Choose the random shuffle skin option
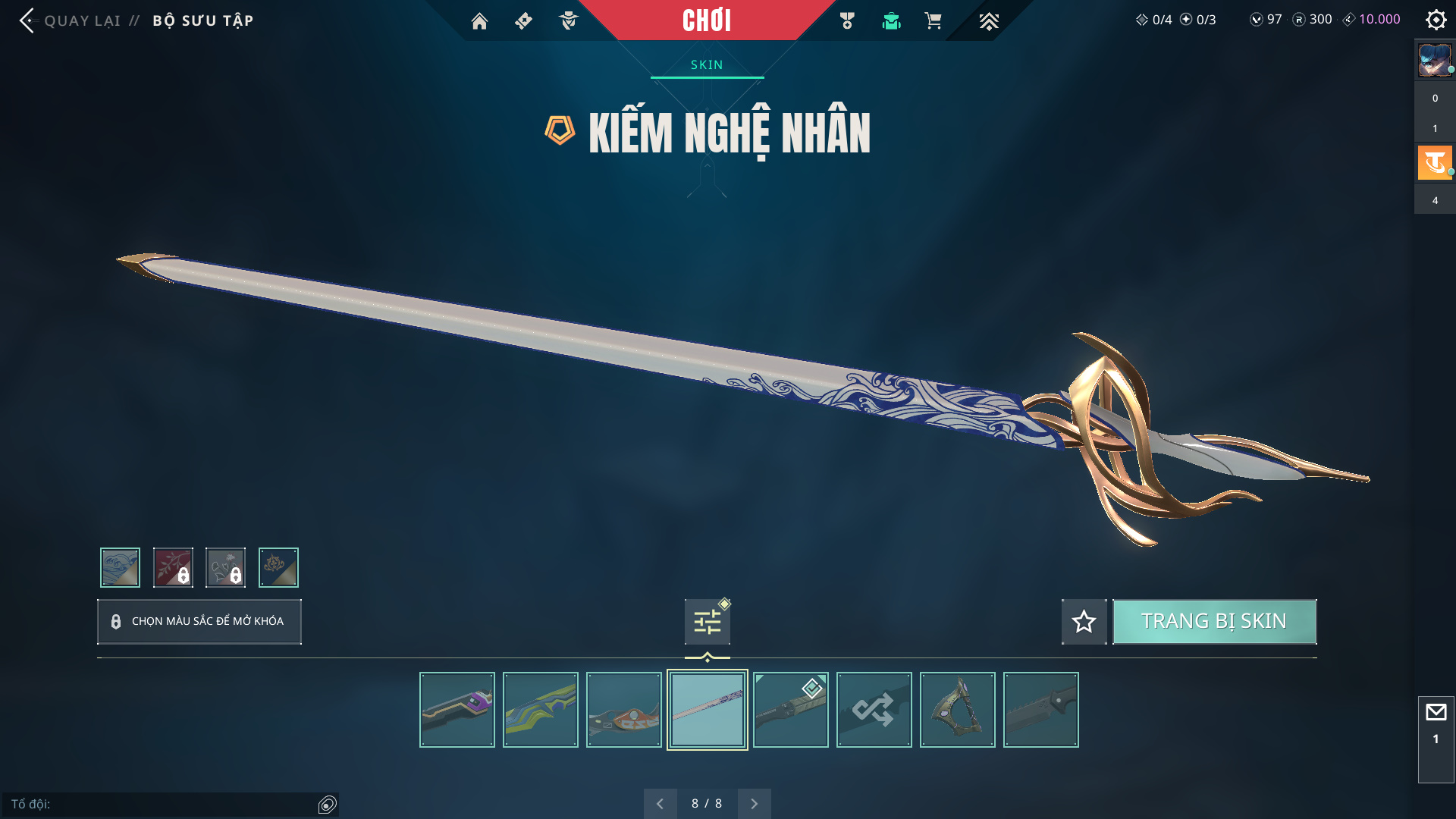 point(874,710)
